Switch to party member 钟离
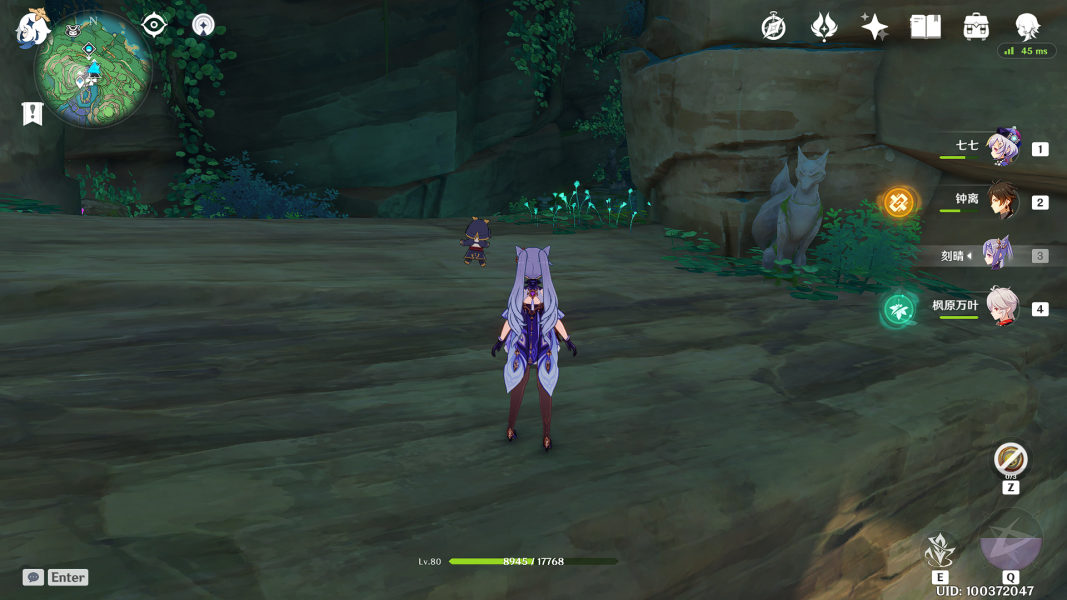Viewport: 1067px width, 600px height. (1001, 202)
